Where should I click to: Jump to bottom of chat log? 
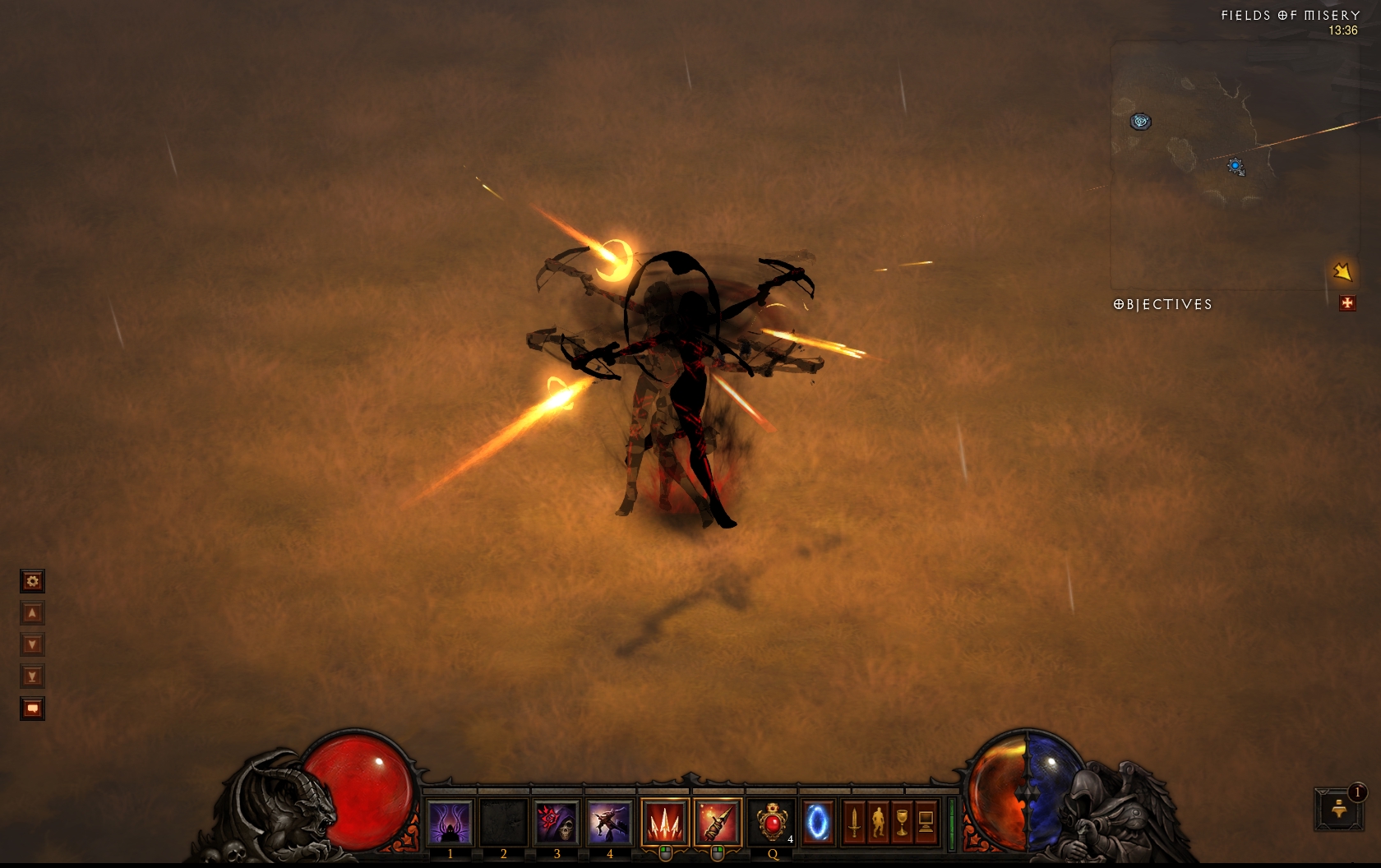click(x=32, y=676)
